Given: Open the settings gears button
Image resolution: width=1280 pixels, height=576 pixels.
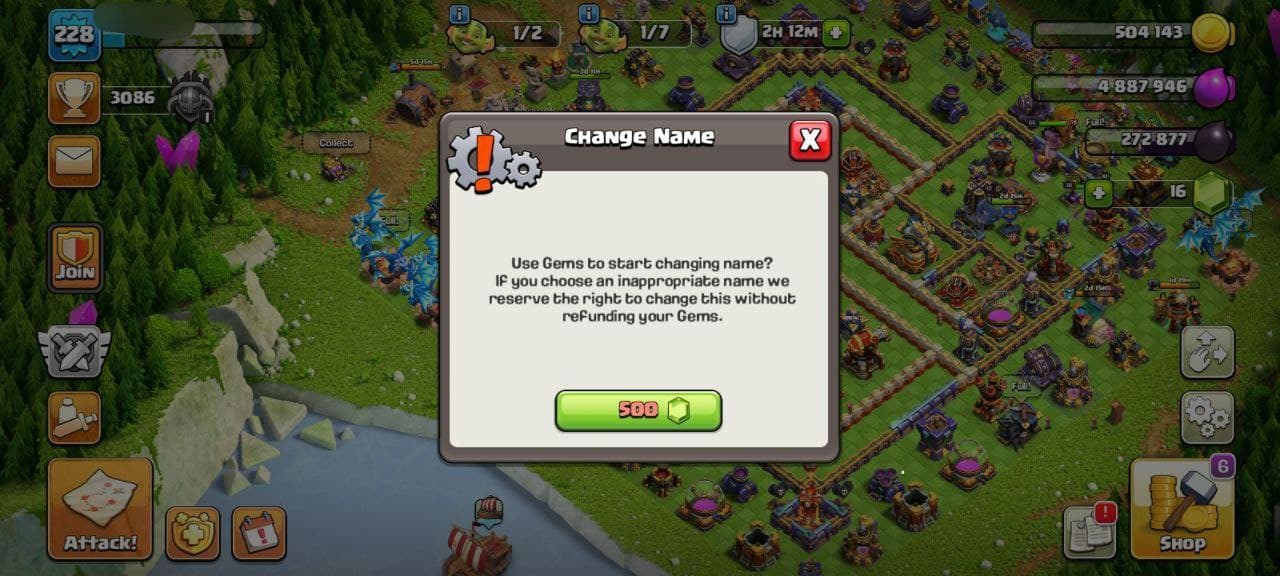Looking at the screenshot, I should coord(1207,417).
